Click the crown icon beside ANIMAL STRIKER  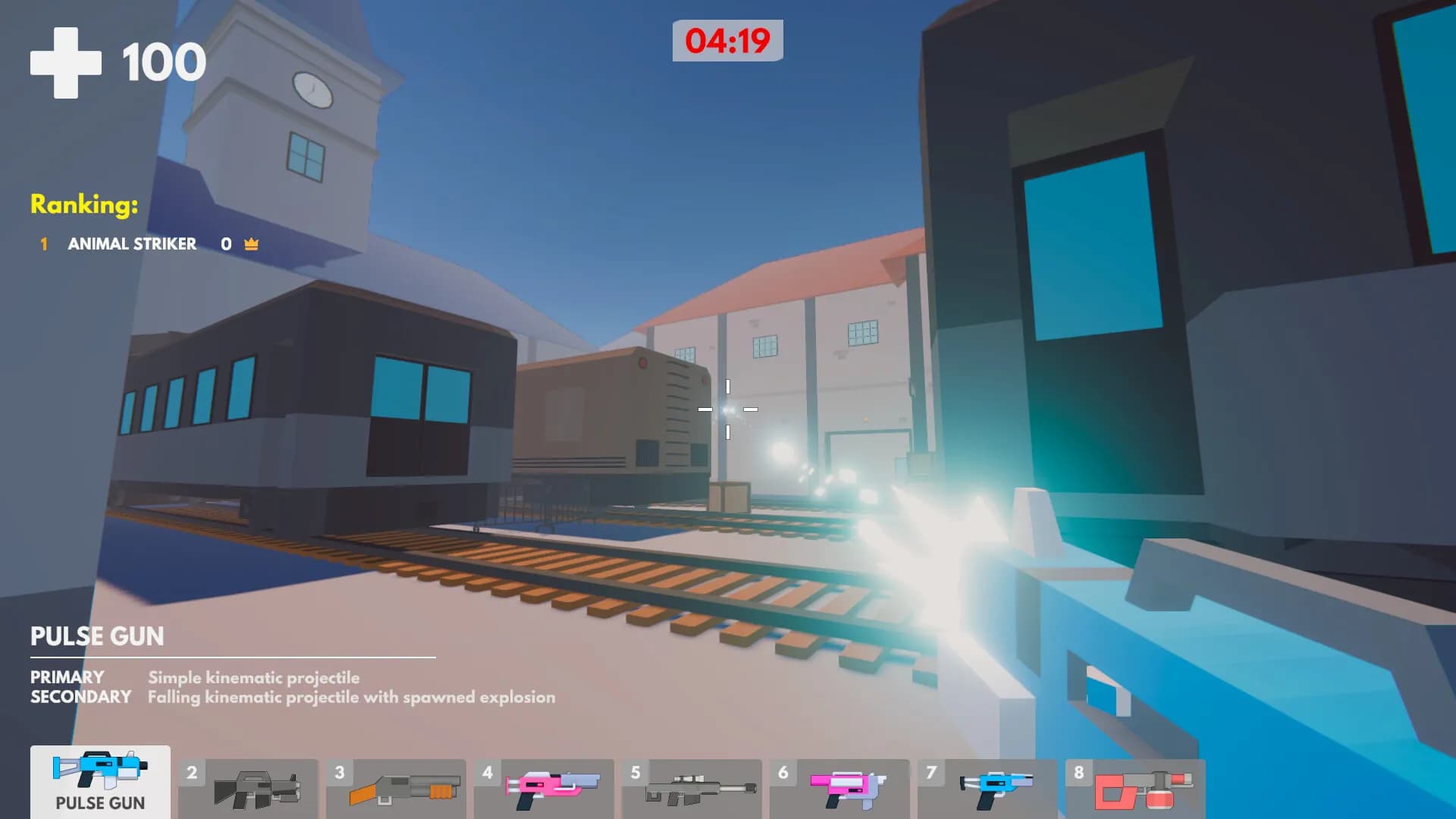(x=250, y=244)
